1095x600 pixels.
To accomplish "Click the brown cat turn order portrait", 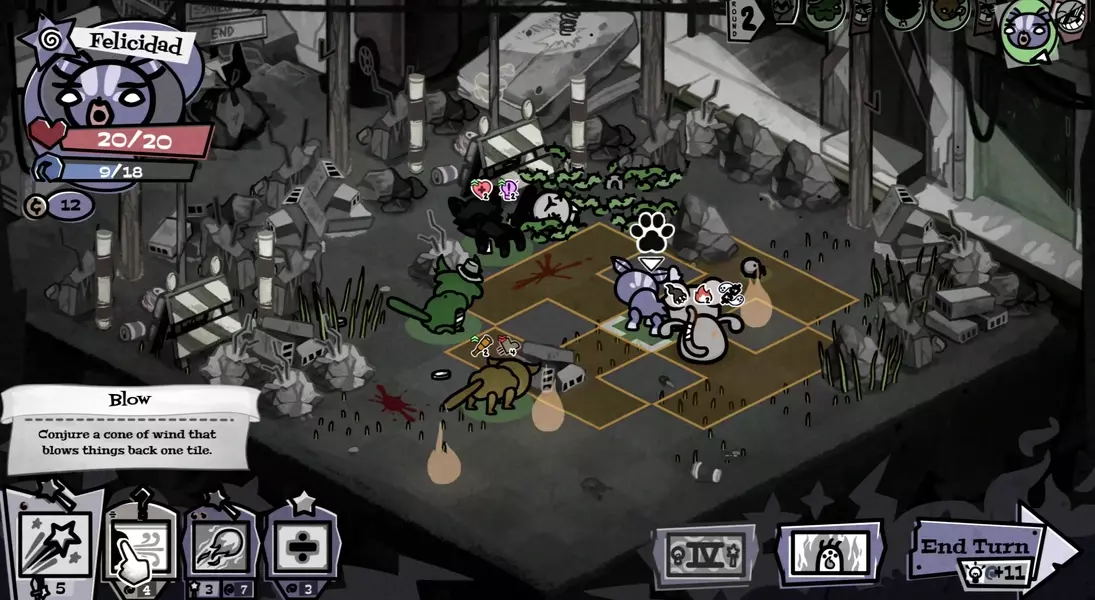I will click(x=950, y=14).
